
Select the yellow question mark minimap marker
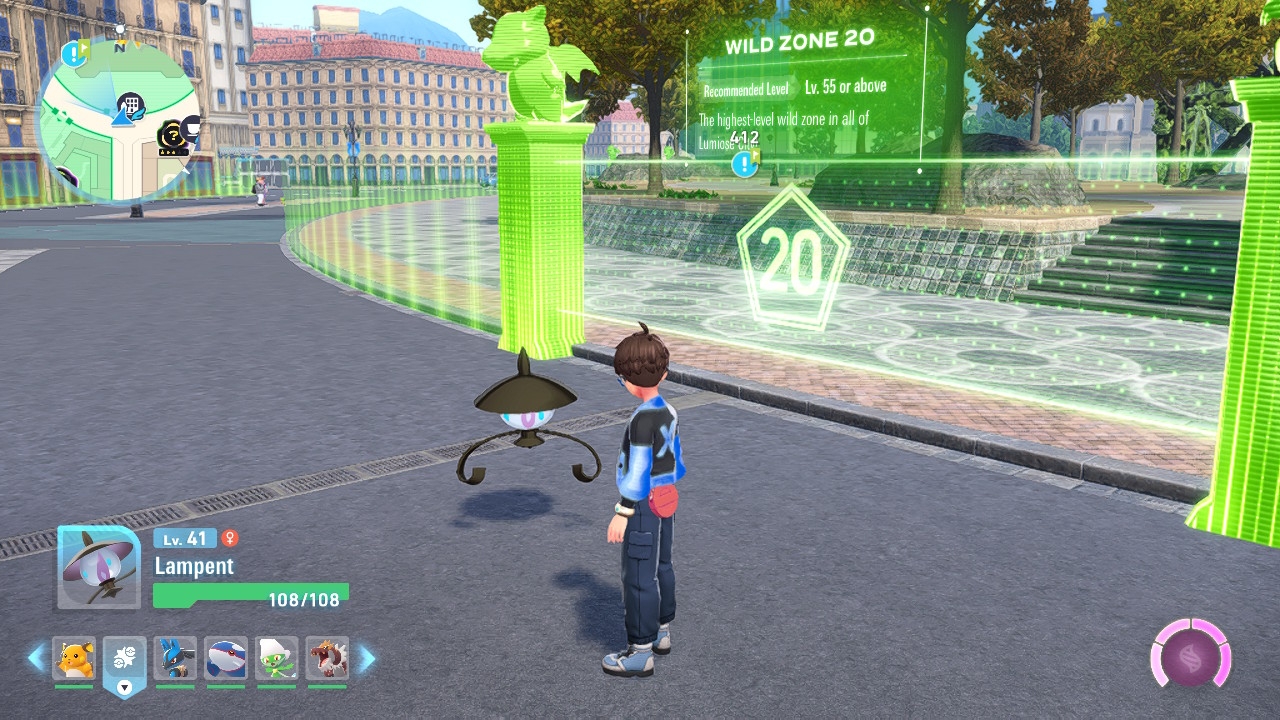click(x=172, y=134)
